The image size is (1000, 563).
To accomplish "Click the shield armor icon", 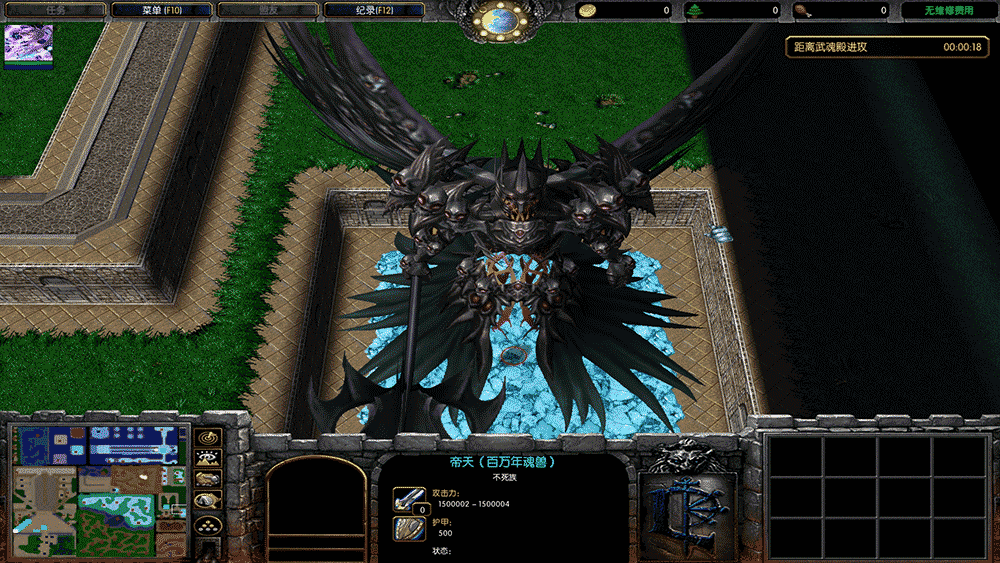I will pos(409,529).
